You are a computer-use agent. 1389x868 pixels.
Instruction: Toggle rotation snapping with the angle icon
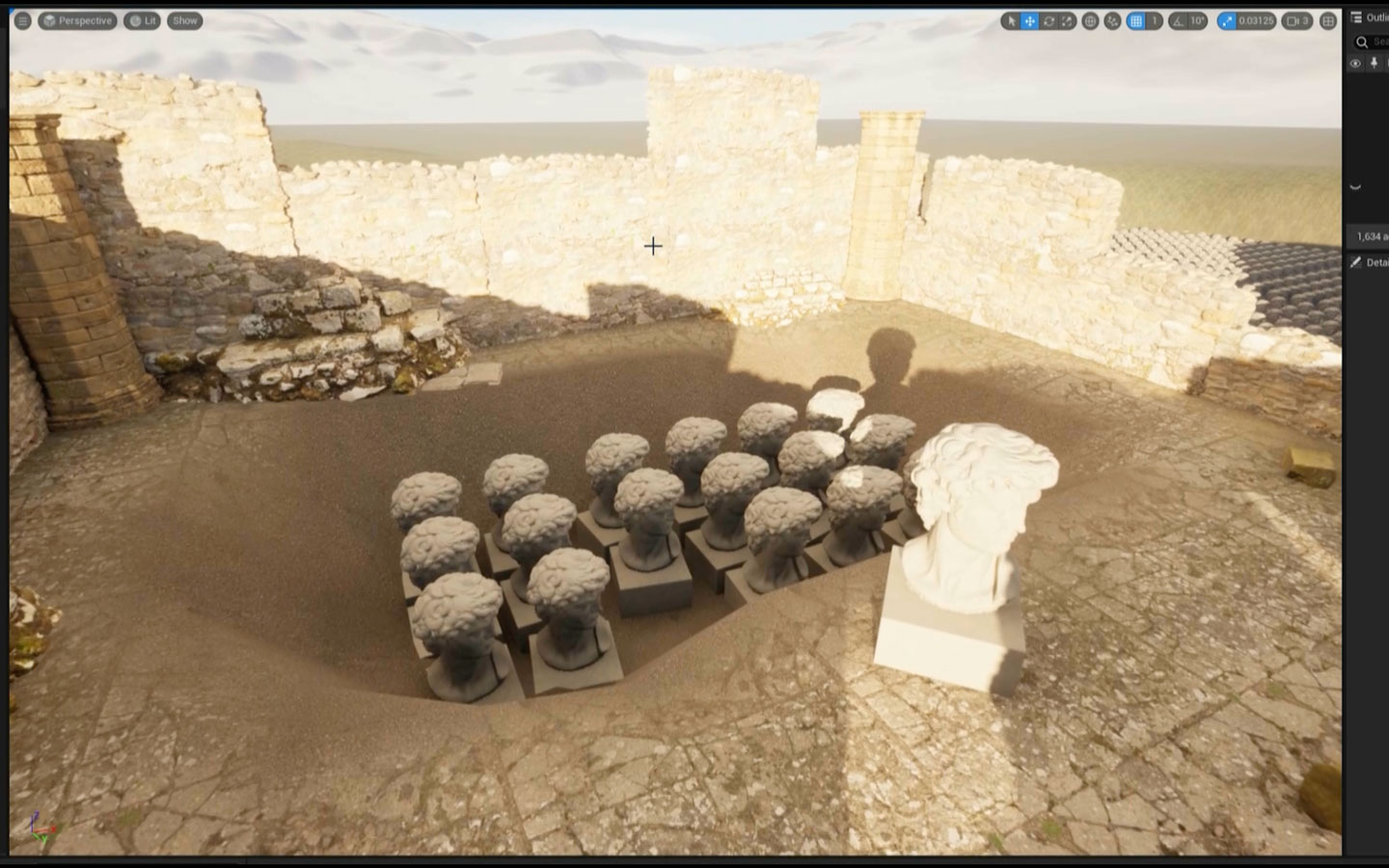(x=1177, y=20)
